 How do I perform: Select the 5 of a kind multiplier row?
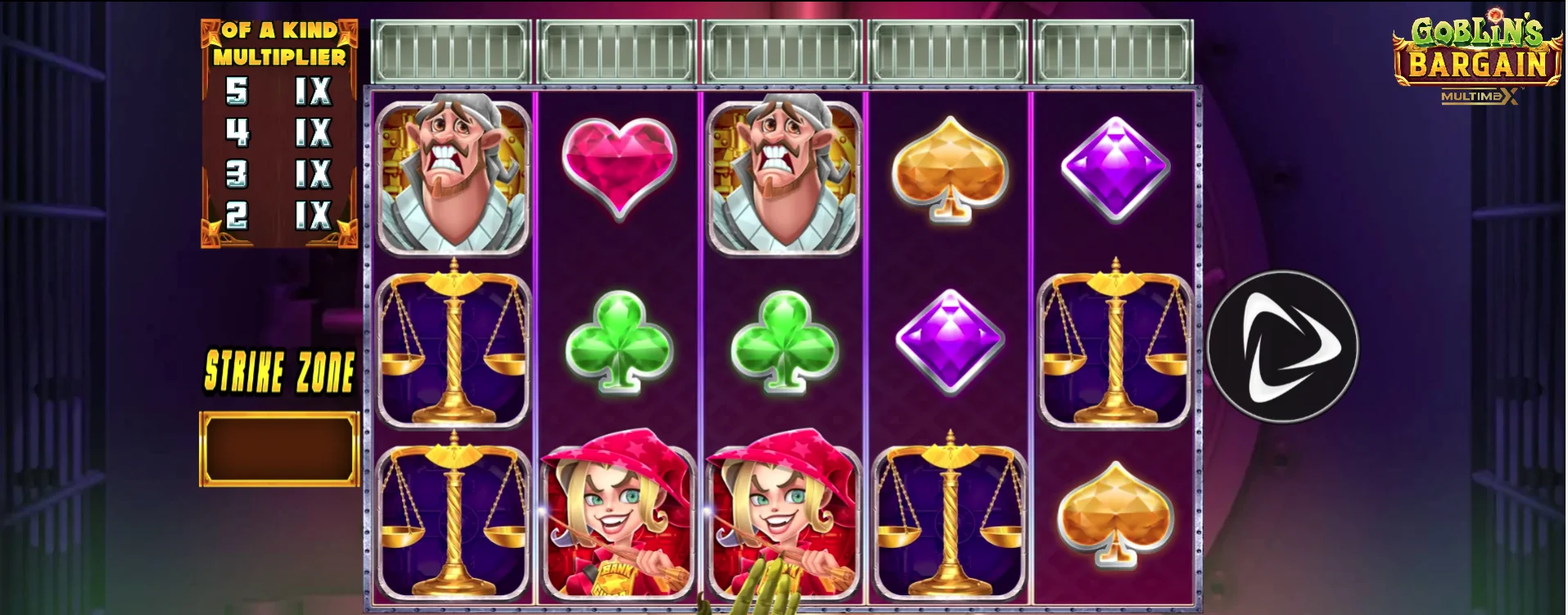[278, 90]
